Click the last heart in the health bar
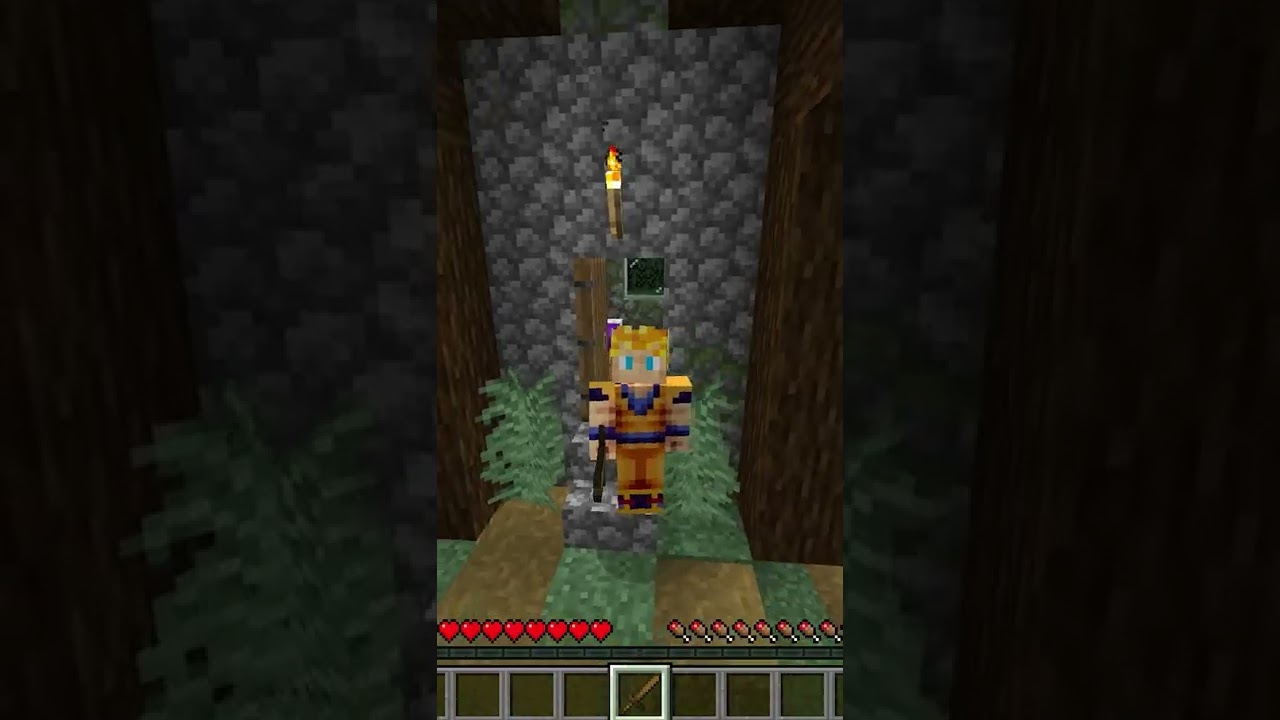Viewport: 1280px width, 720px height. click(x=600, y=629)
